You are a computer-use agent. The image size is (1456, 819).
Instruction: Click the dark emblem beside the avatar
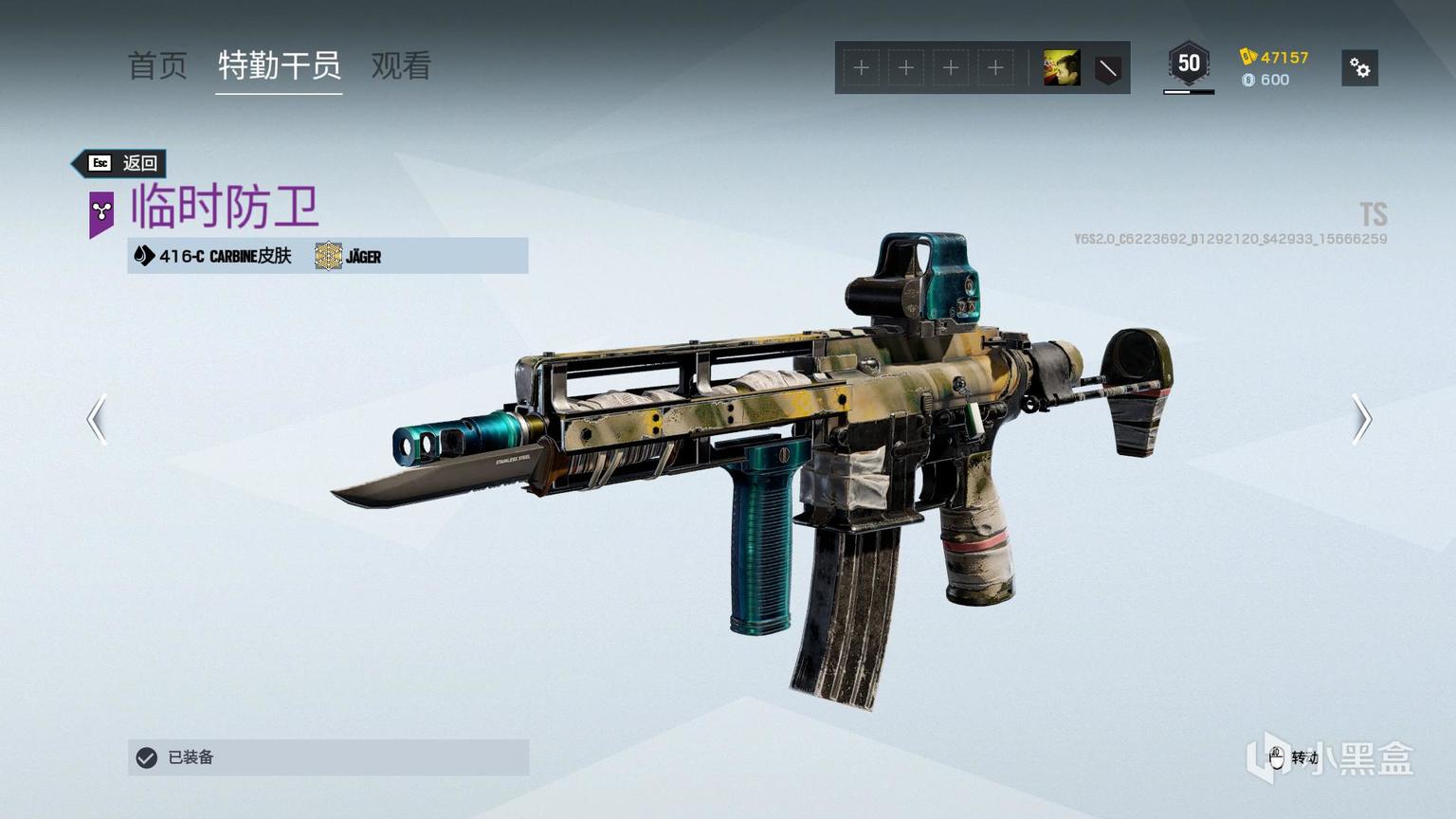1107,68
